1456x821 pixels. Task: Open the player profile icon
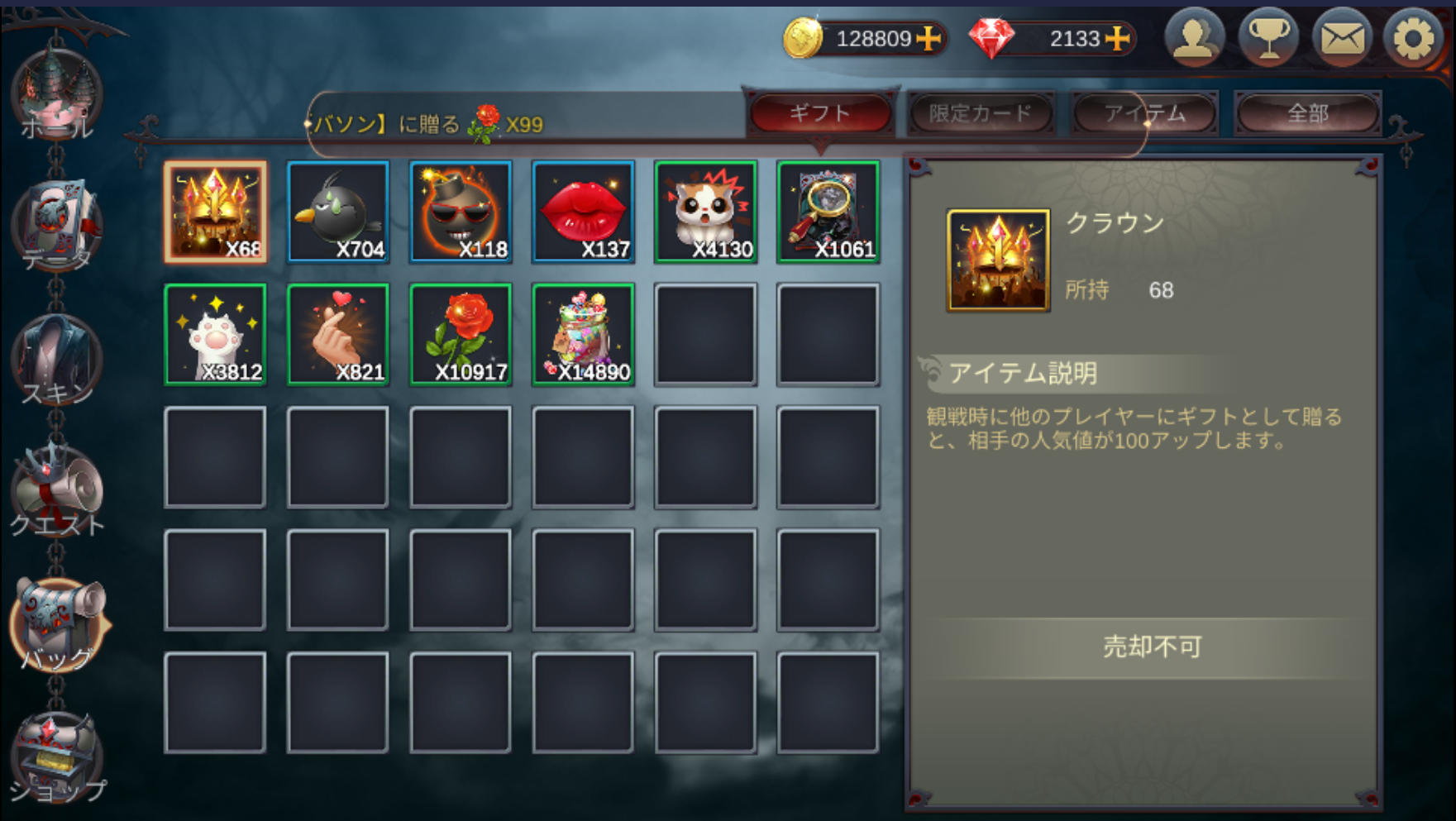pyautogui.click(x=1194, y=37)
